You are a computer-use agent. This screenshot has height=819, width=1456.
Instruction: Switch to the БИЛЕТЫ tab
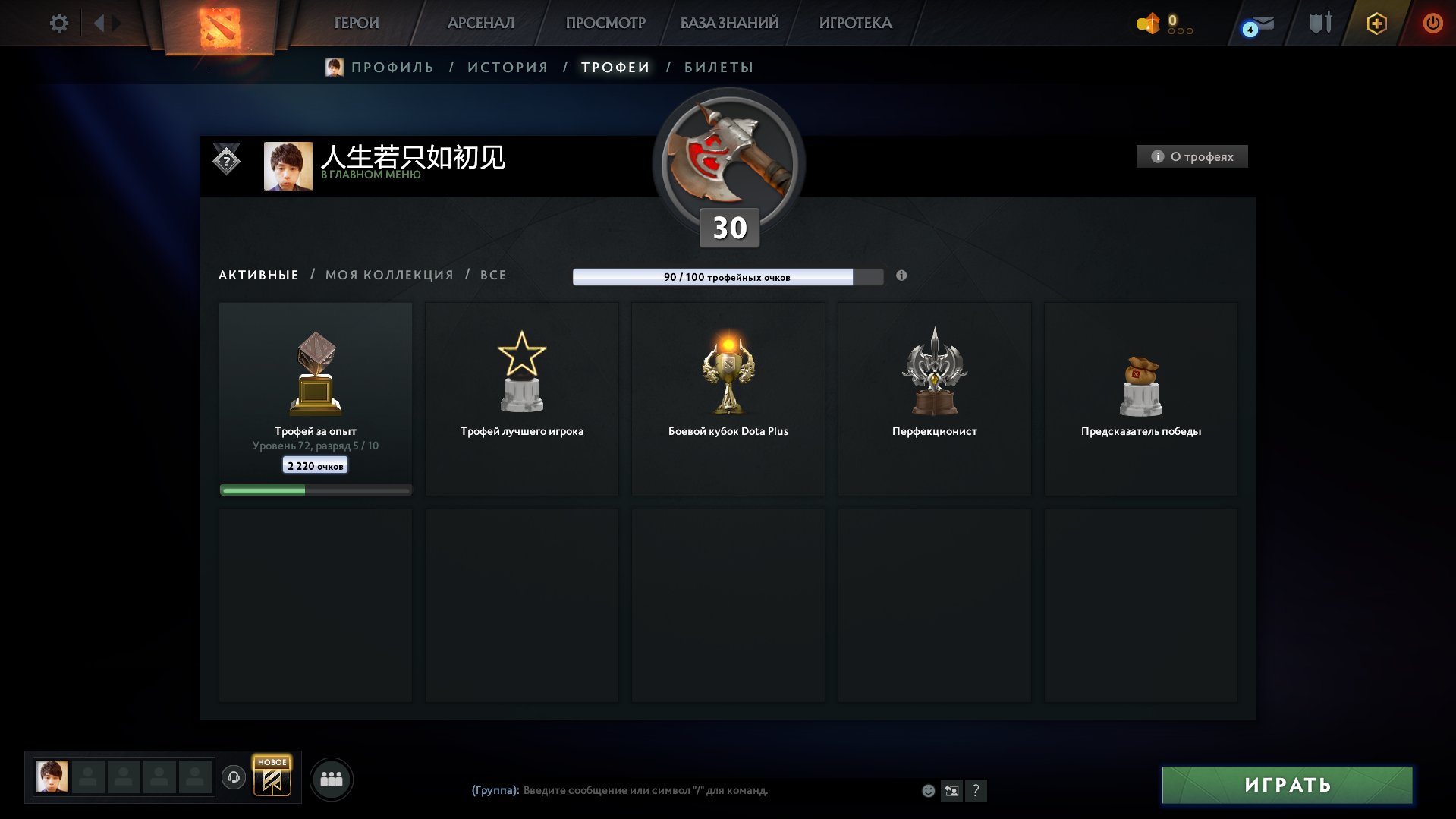(x=715, y=67)
